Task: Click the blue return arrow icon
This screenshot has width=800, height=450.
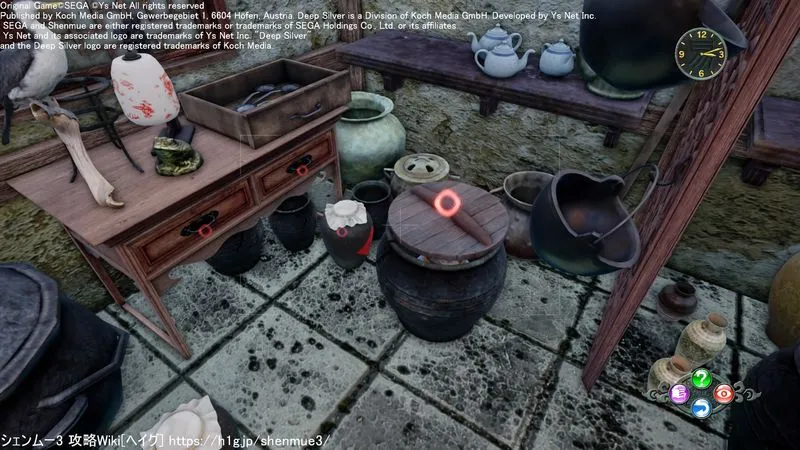Action: point(701,406)
